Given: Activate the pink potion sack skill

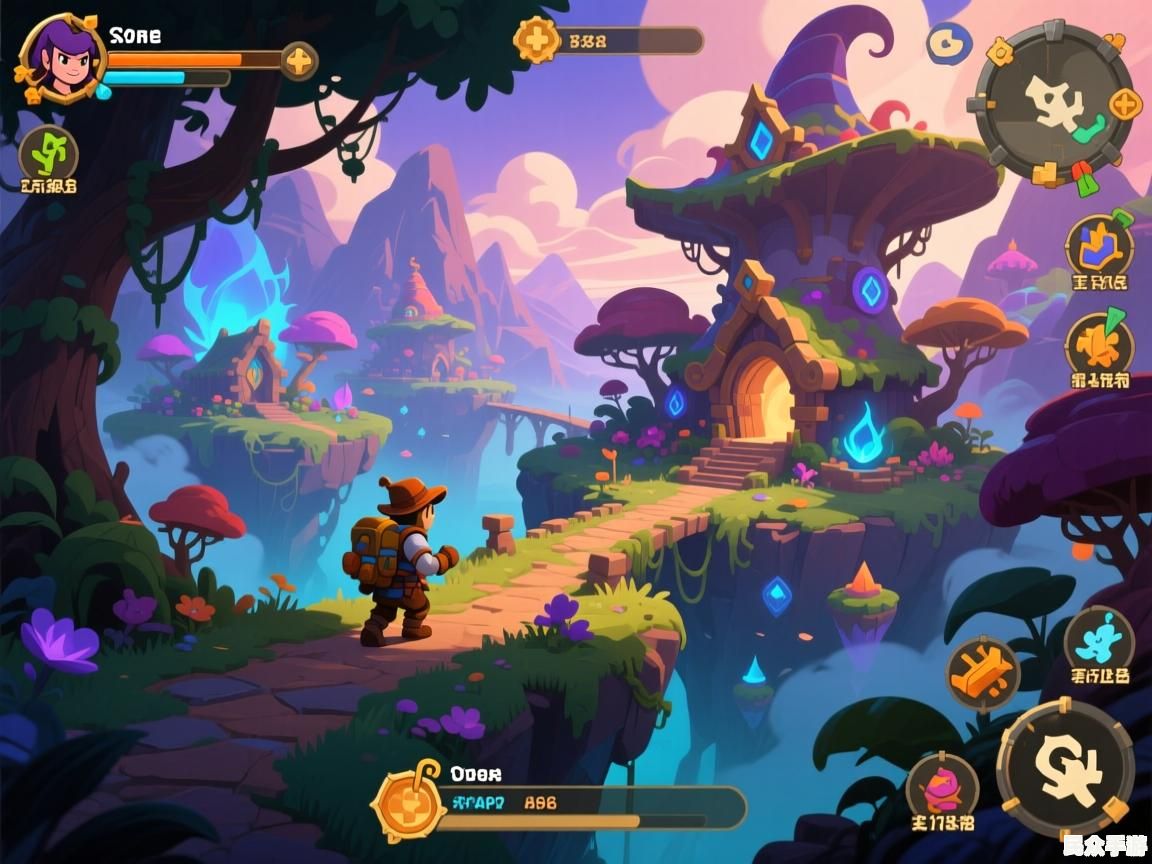Looking at the screenshot, I should [x=941, y=790].
